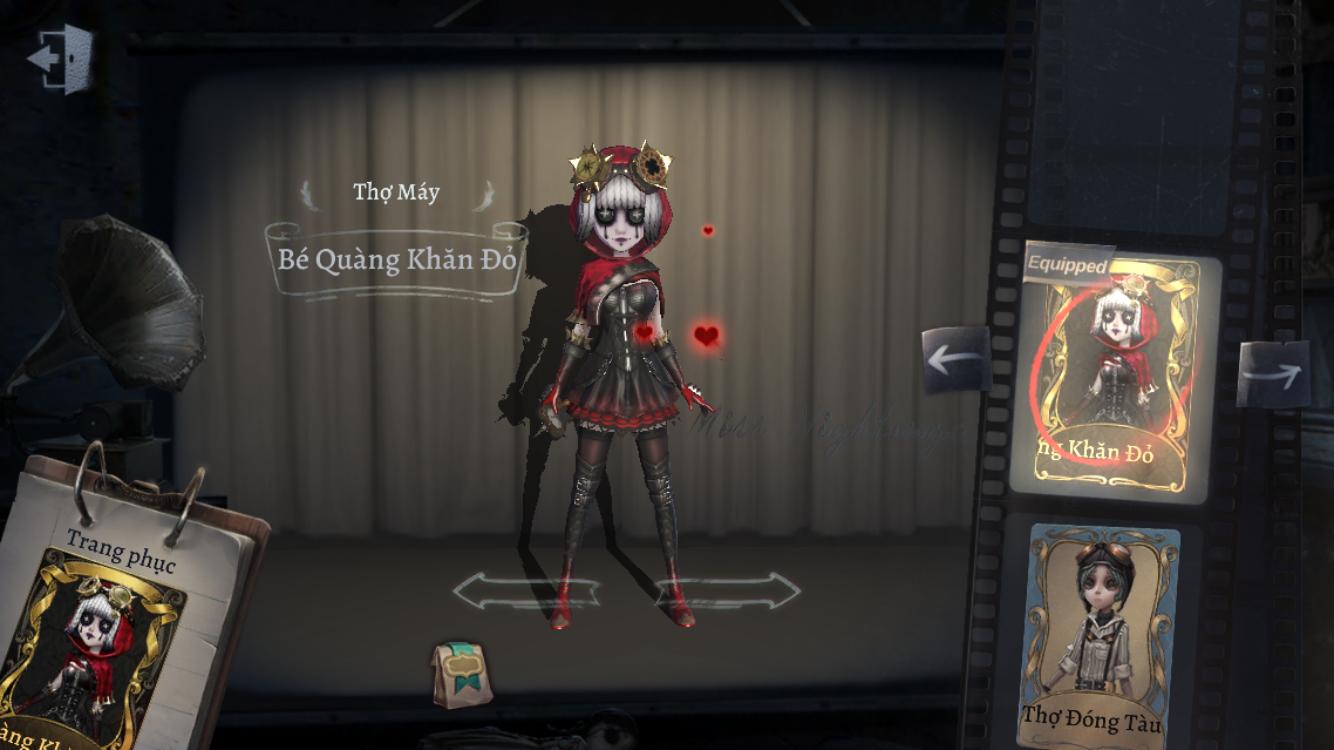Go to previous costume with film-strip left arrow
The image size is (1334, 750).
click(x=955, y=359)
